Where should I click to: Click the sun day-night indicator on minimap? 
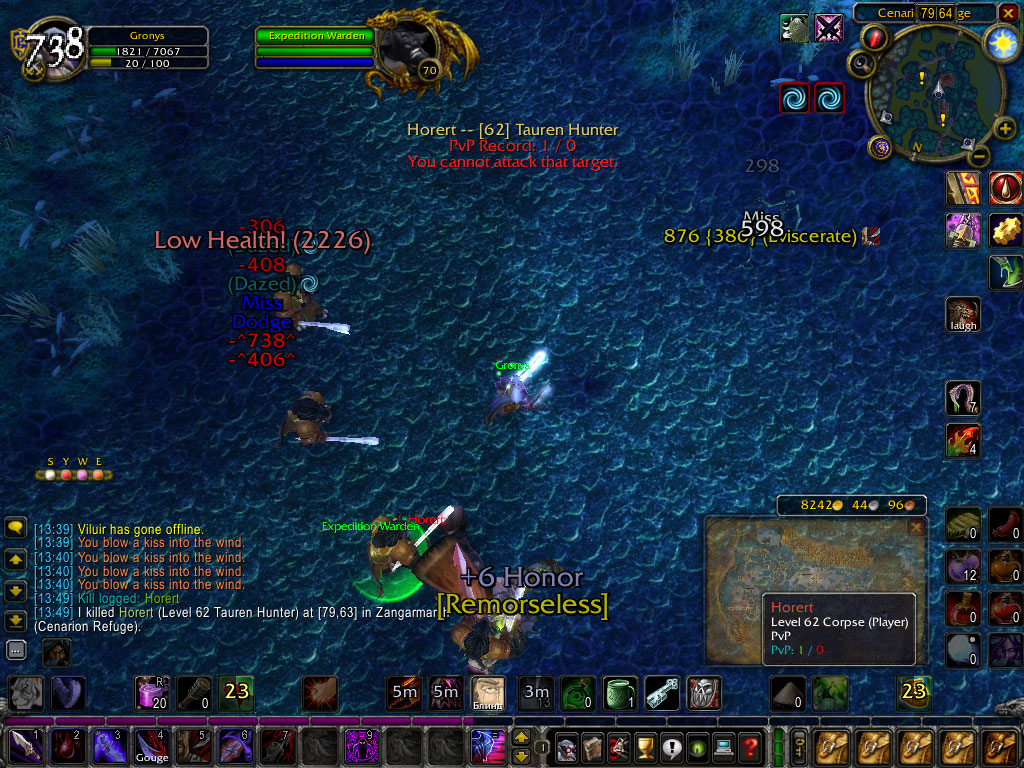point(1001,42)
